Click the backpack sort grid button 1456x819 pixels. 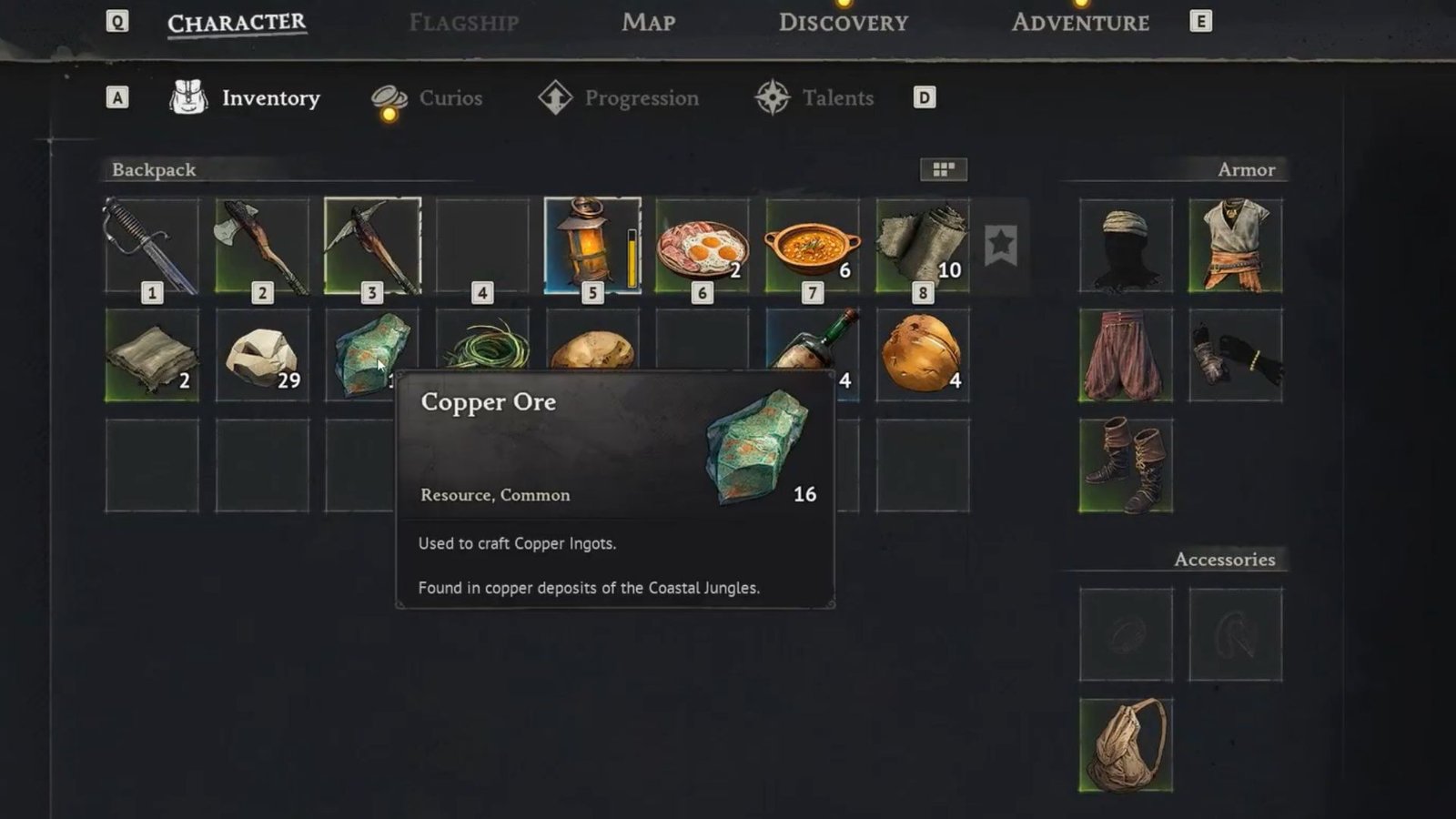(943, 169)
